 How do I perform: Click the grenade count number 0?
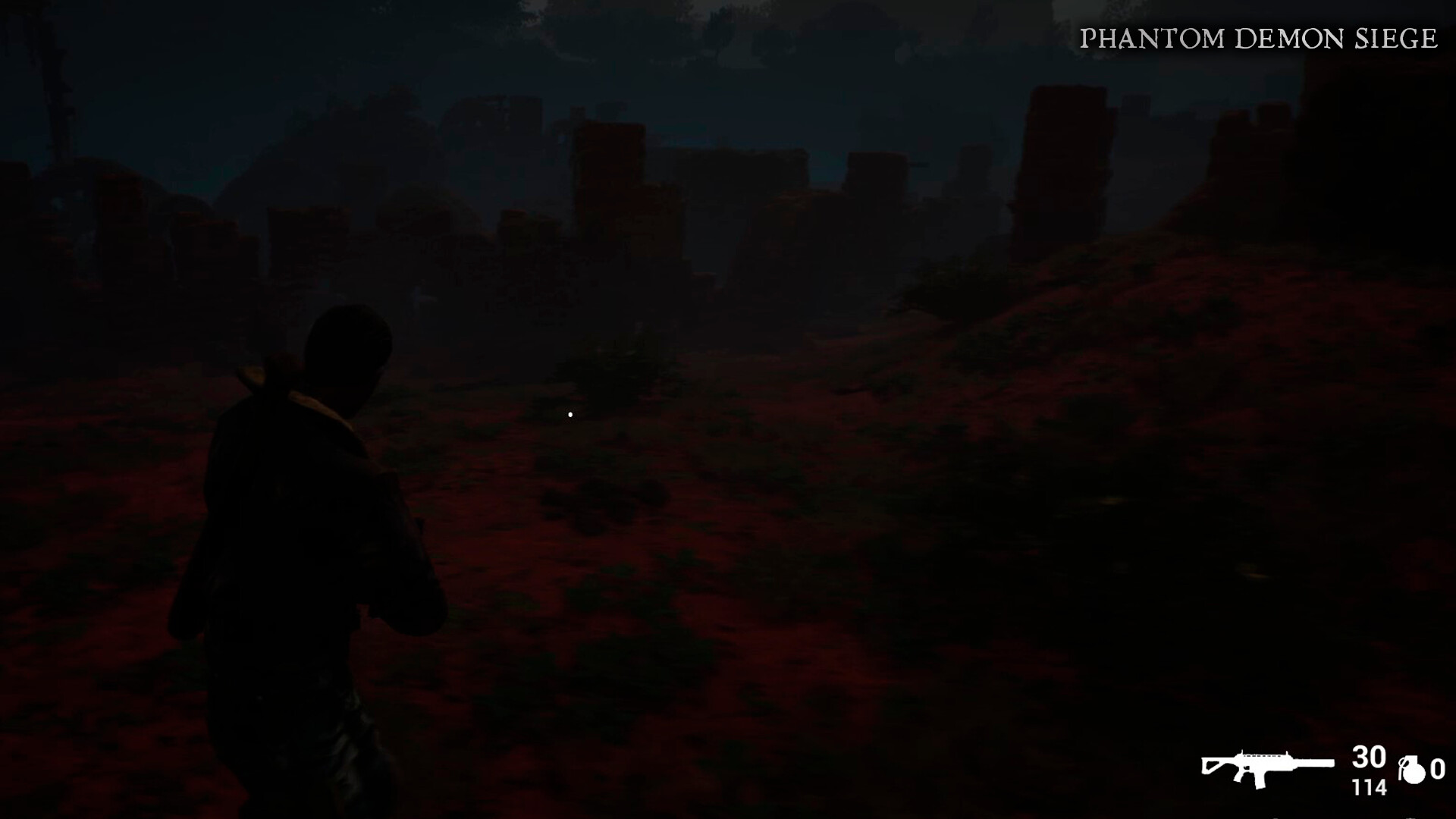(x=1438, y=770)
